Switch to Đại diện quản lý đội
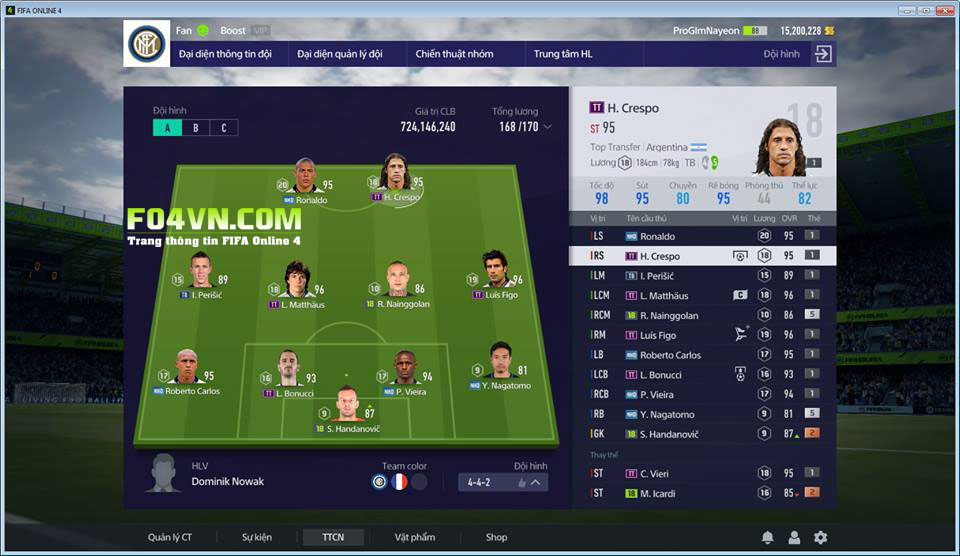The image size is (960, 556). point(340,54)
